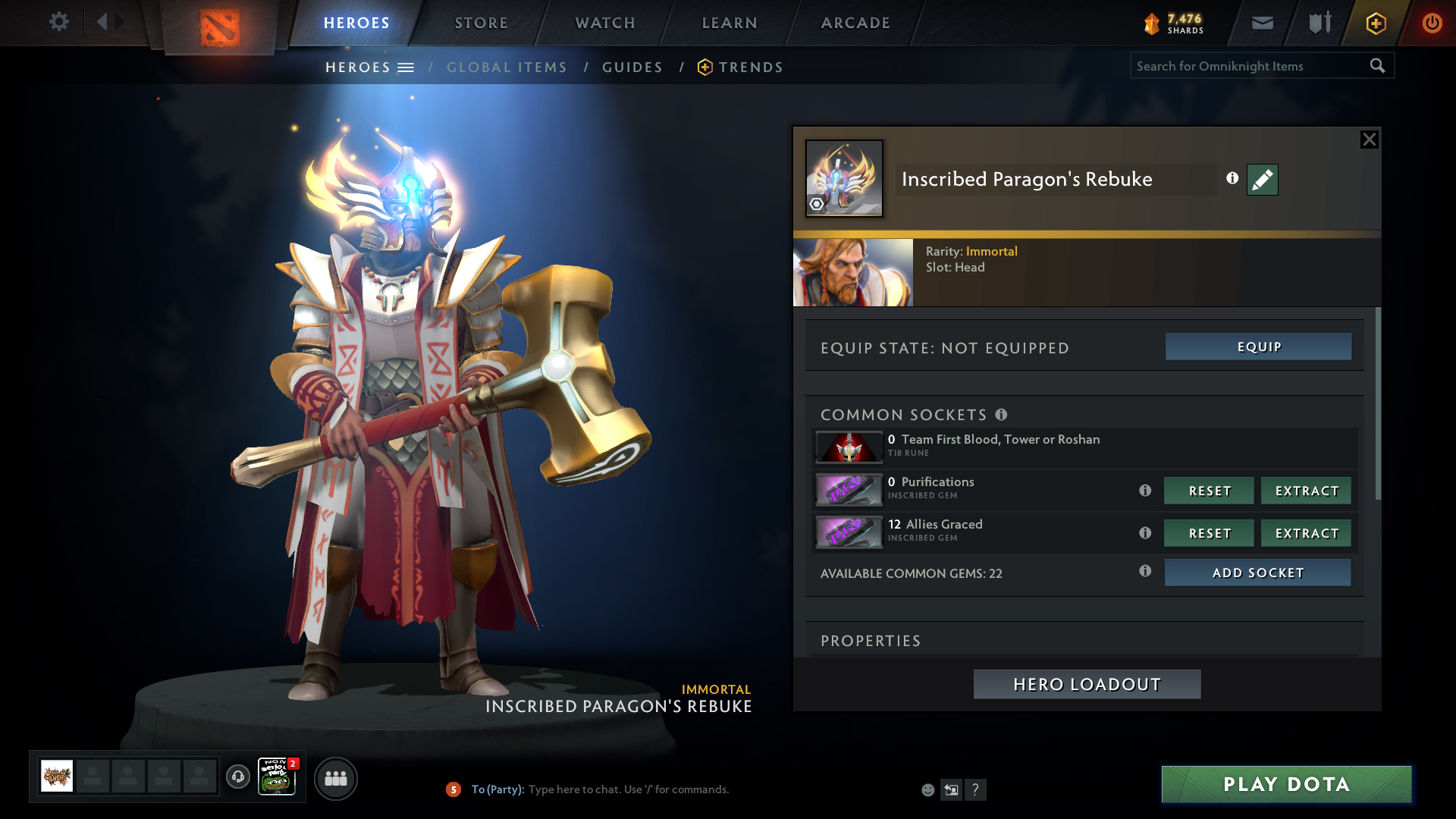This screenshot has height=819, width=1456.
Task: Rename item with the pencil button
Action: tap(1262, 180)
